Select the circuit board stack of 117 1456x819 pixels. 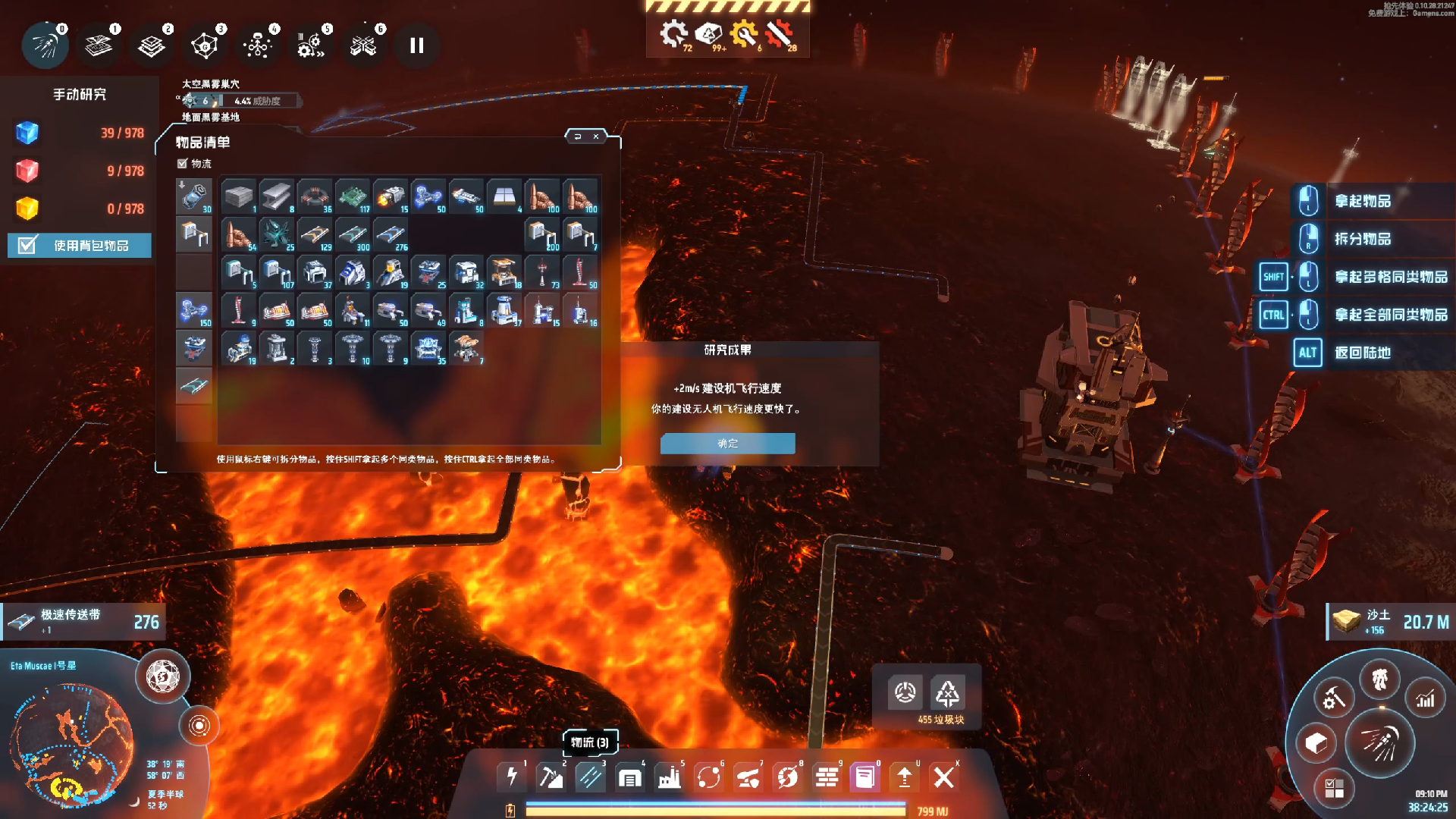(353, 196)
